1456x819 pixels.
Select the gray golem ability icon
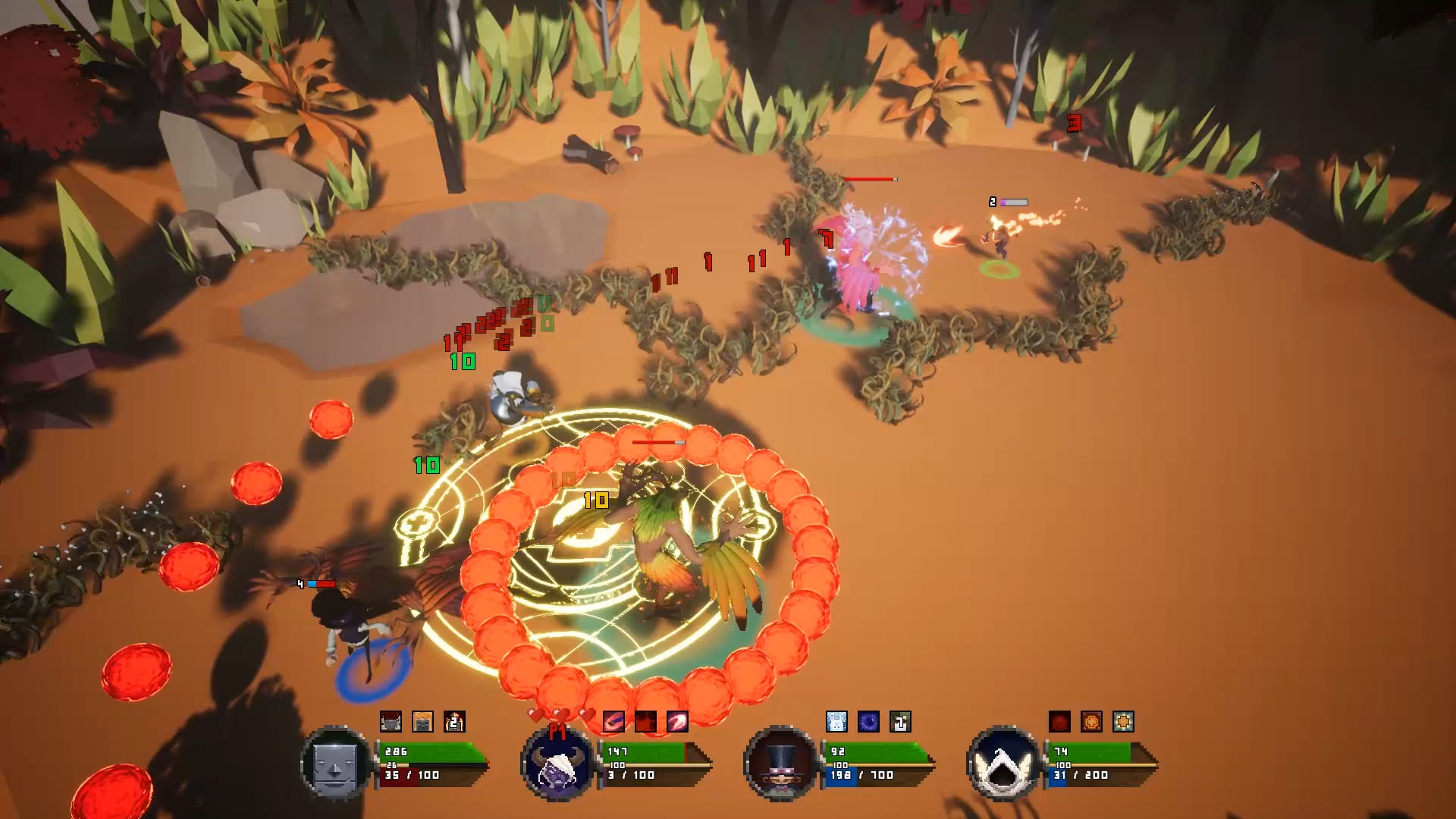391,722
